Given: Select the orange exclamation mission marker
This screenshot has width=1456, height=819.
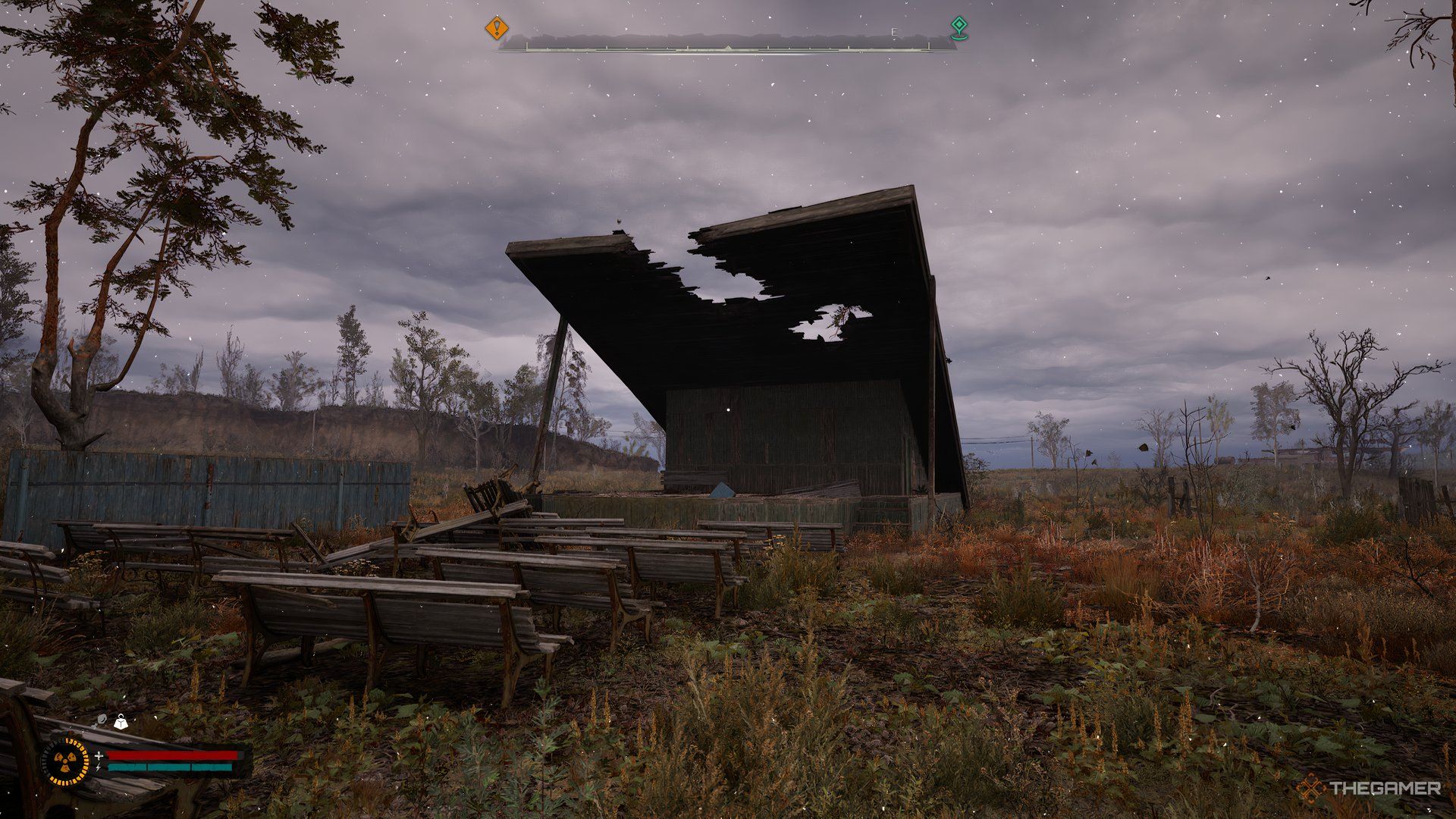Looking at the screenshot, I should (x=497, y=28).
